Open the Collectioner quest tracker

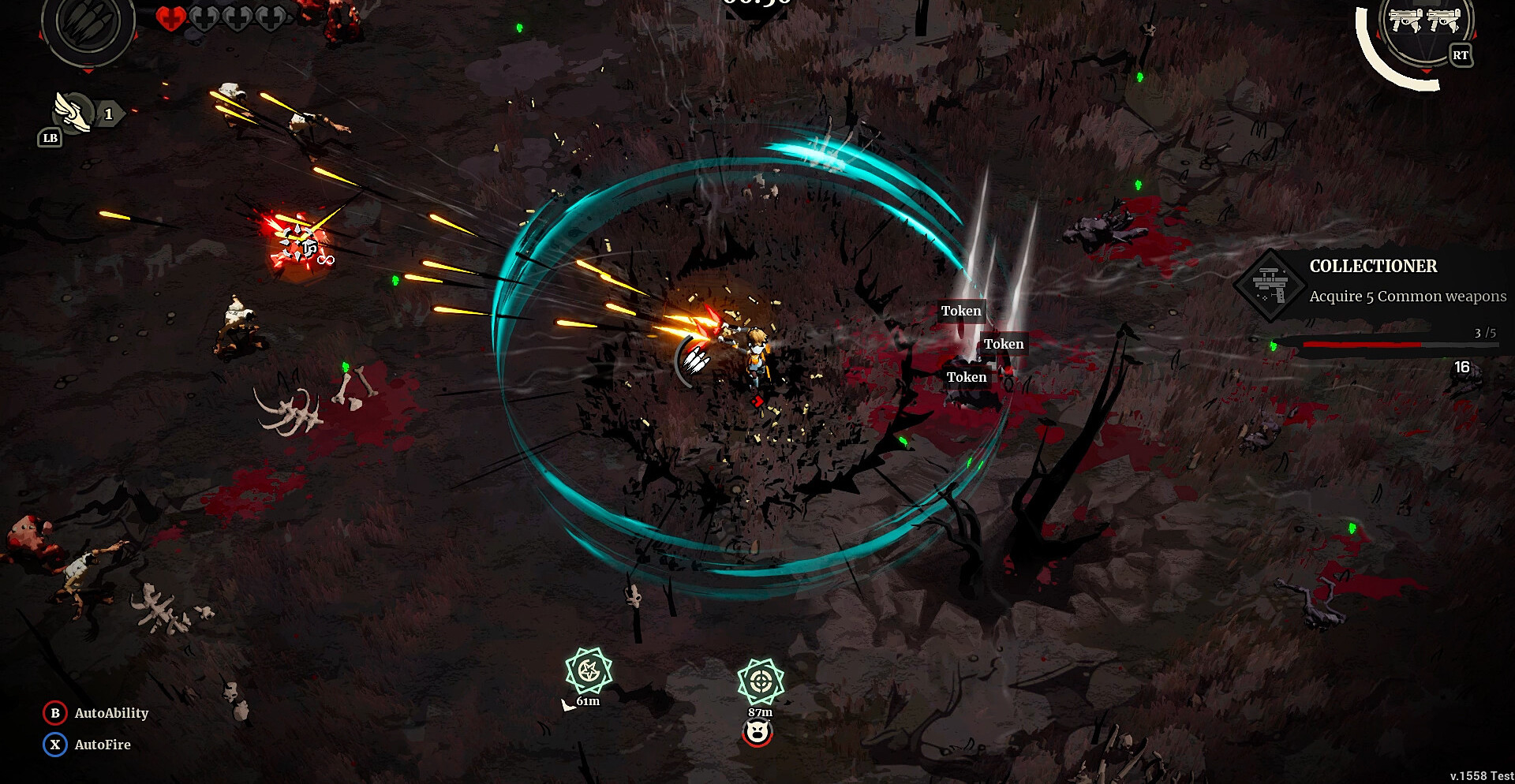tap(1373, 282)
